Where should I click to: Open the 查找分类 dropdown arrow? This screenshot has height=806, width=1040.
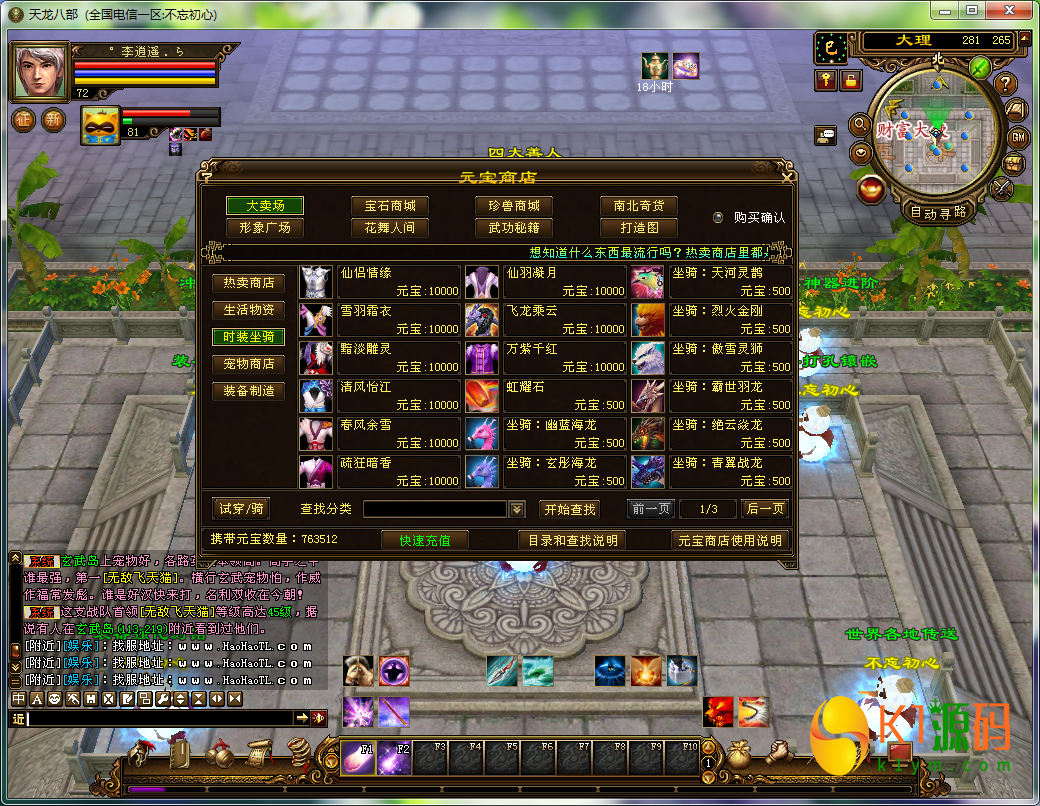click(x=517, y=509)
